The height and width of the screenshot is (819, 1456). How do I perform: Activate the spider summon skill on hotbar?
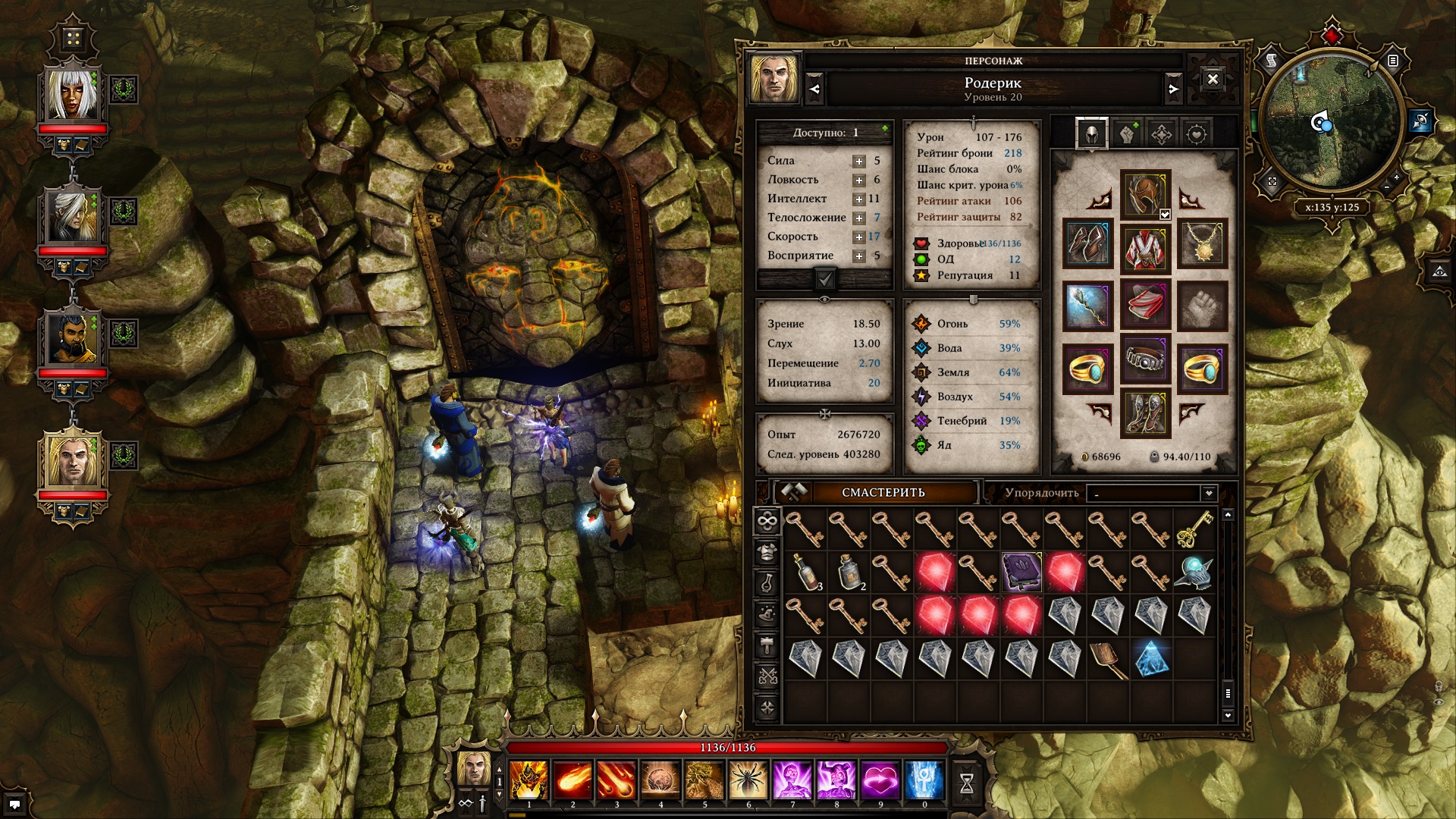[748, 780]
